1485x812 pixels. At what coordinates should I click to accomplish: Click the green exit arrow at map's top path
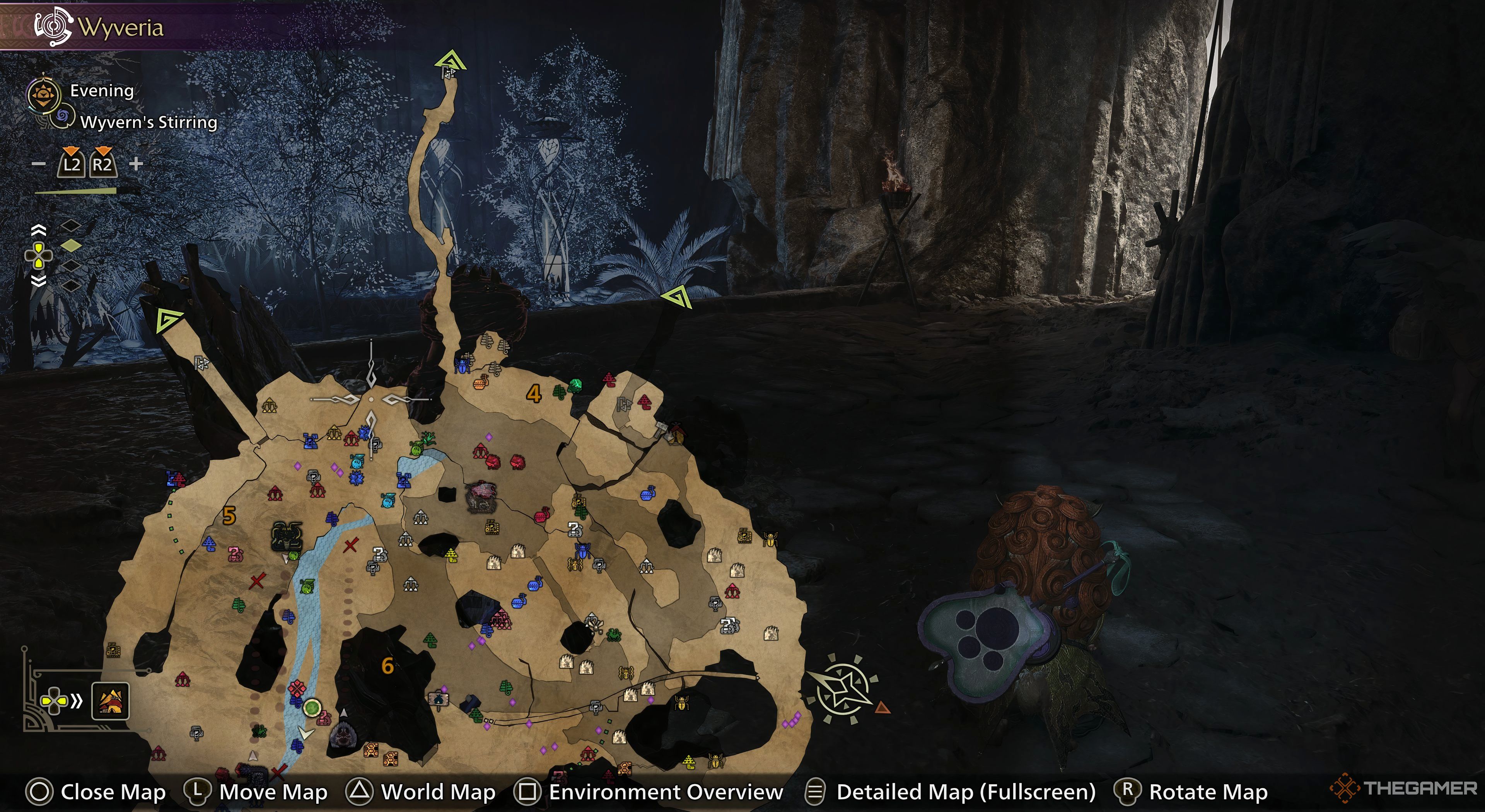[x=451, y=60]
